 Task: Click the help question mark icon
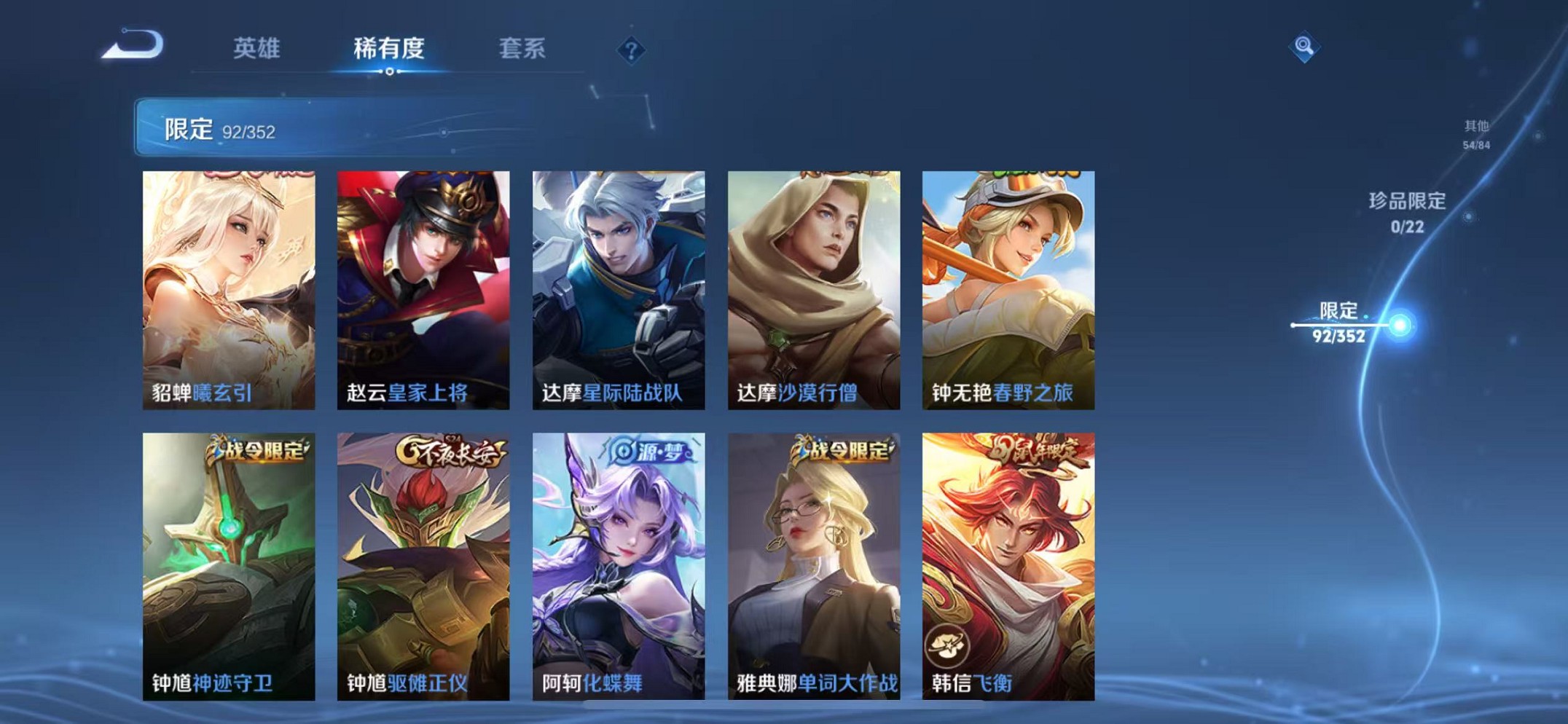(632, 50)
